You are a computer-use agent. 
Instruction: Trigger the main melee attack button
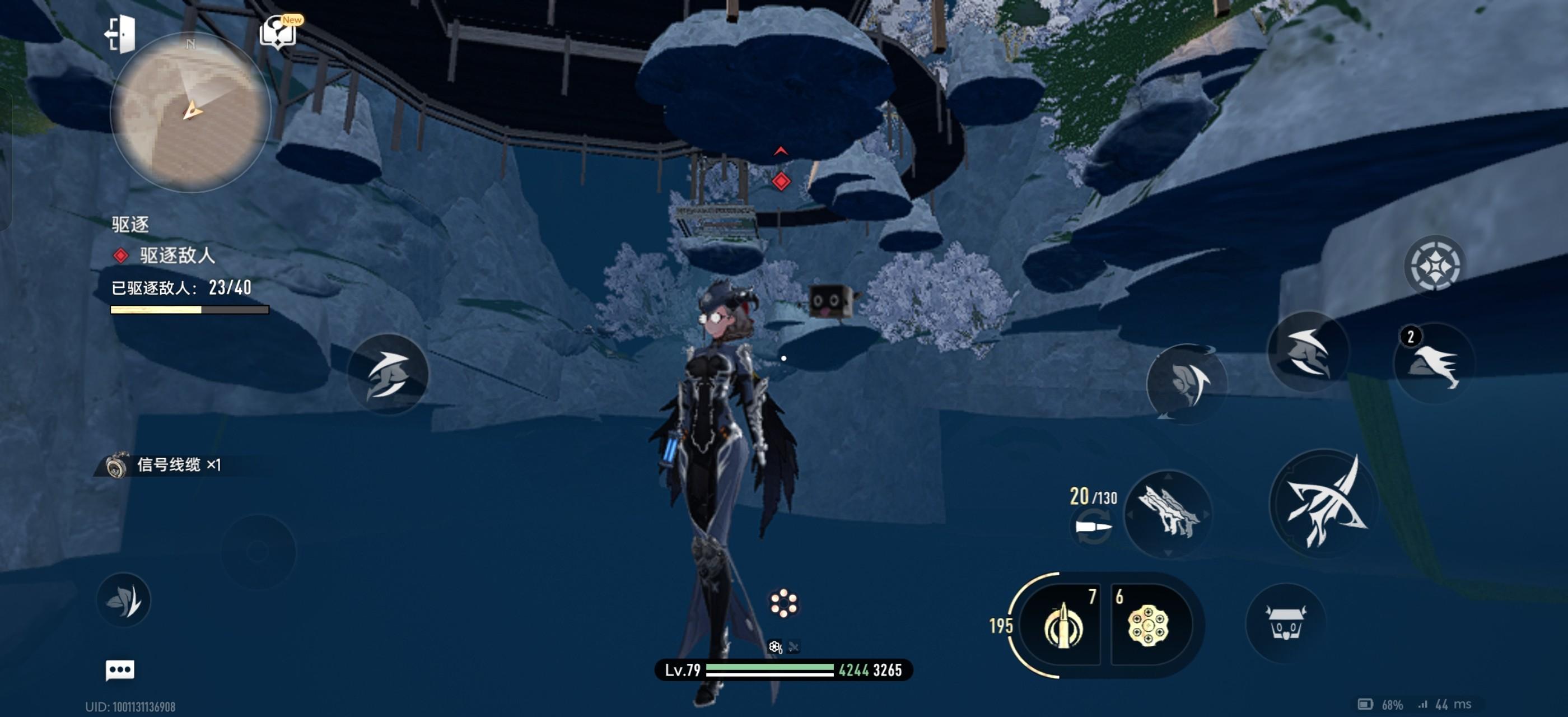click(1323, 503)
